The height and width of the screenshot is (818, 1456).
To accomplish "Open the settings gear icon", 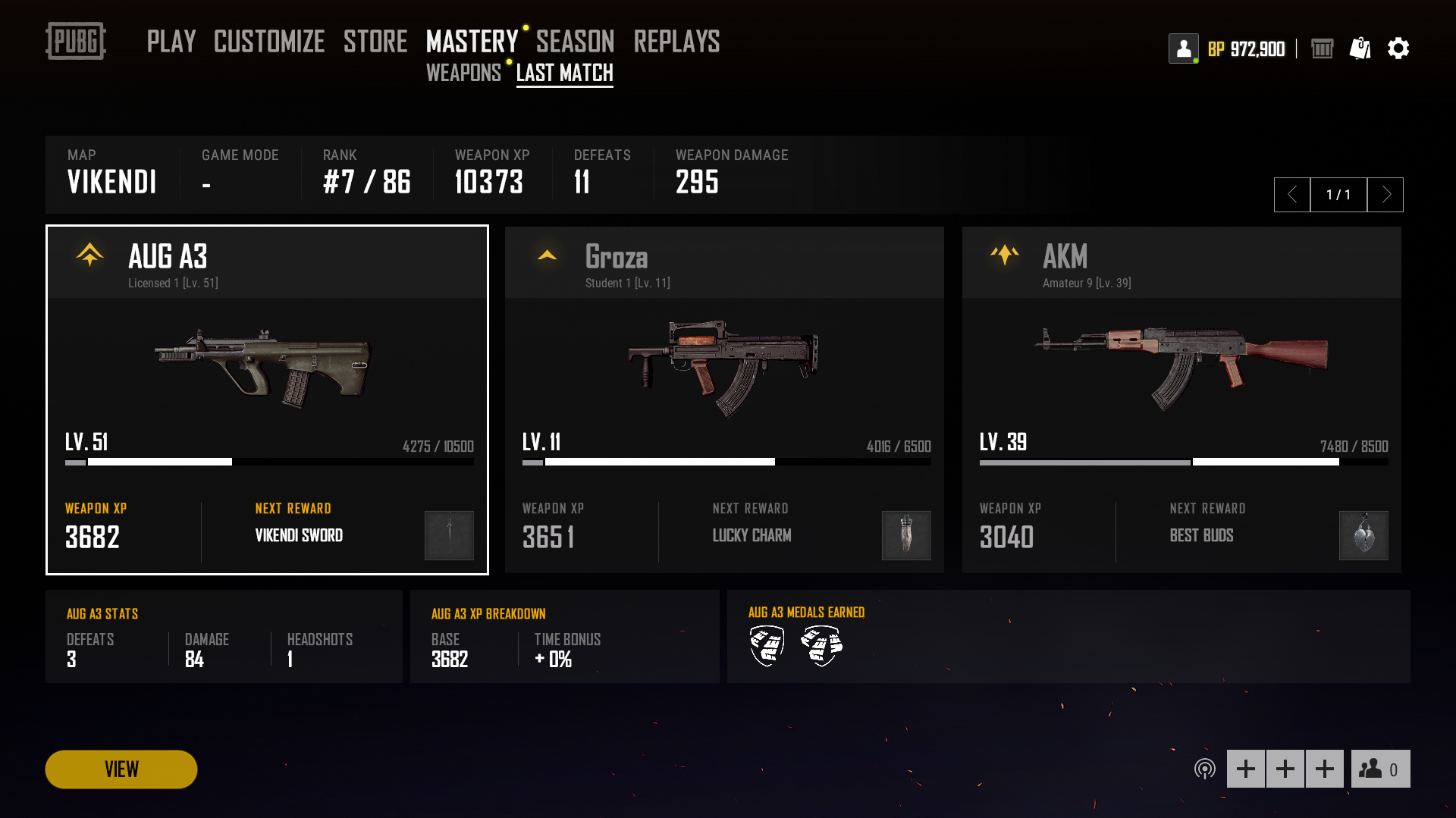I will (x=1398, y=49).
